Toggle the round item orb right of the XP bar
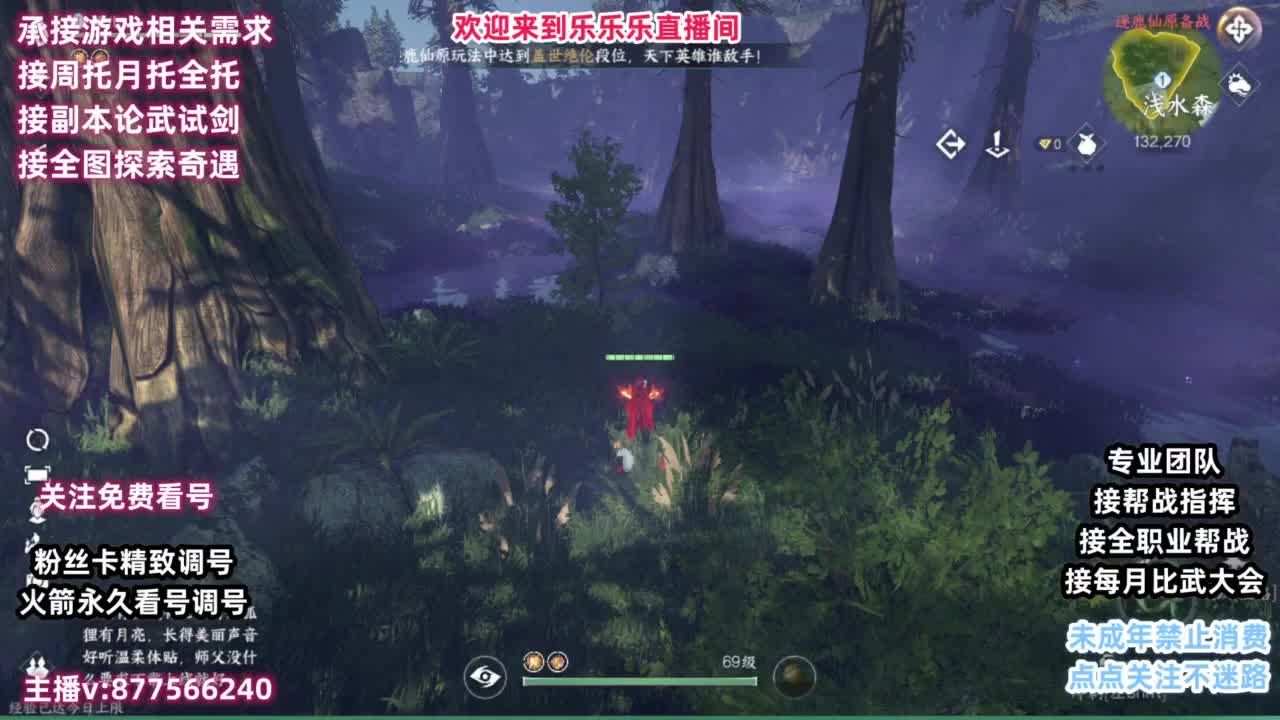 [795, 676]
